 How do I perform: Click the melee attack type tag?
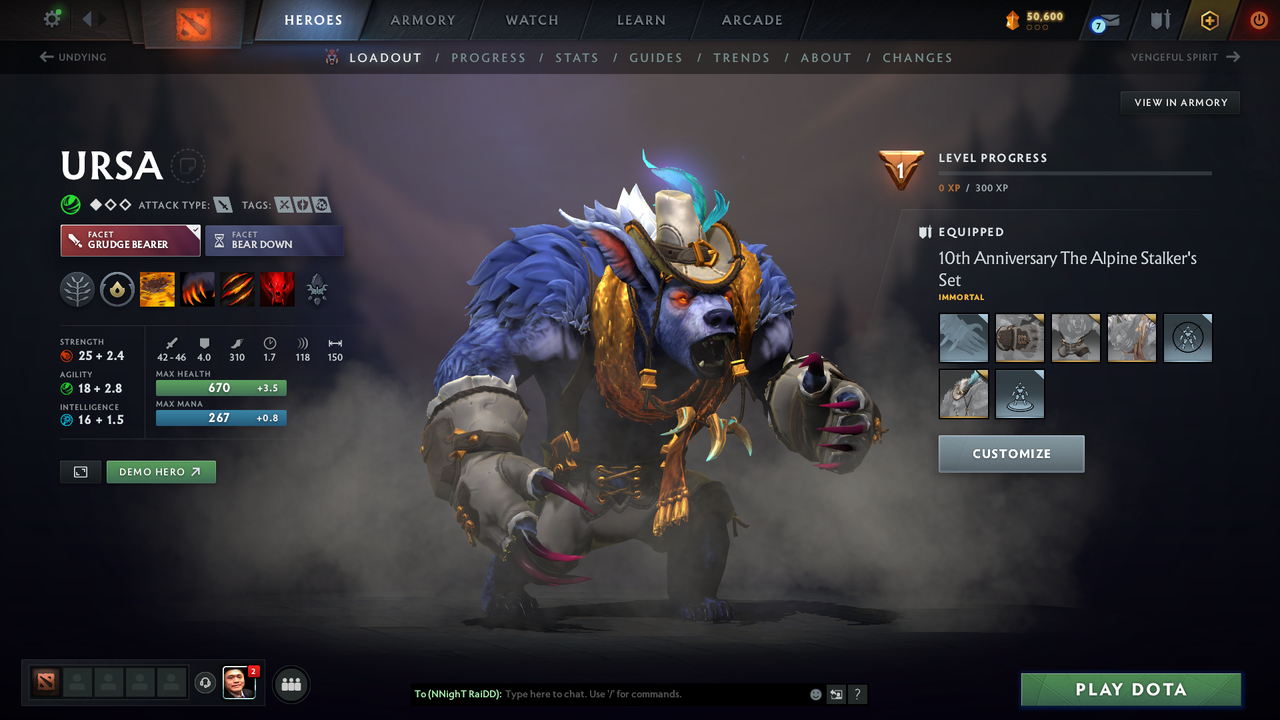pos(222,204)
